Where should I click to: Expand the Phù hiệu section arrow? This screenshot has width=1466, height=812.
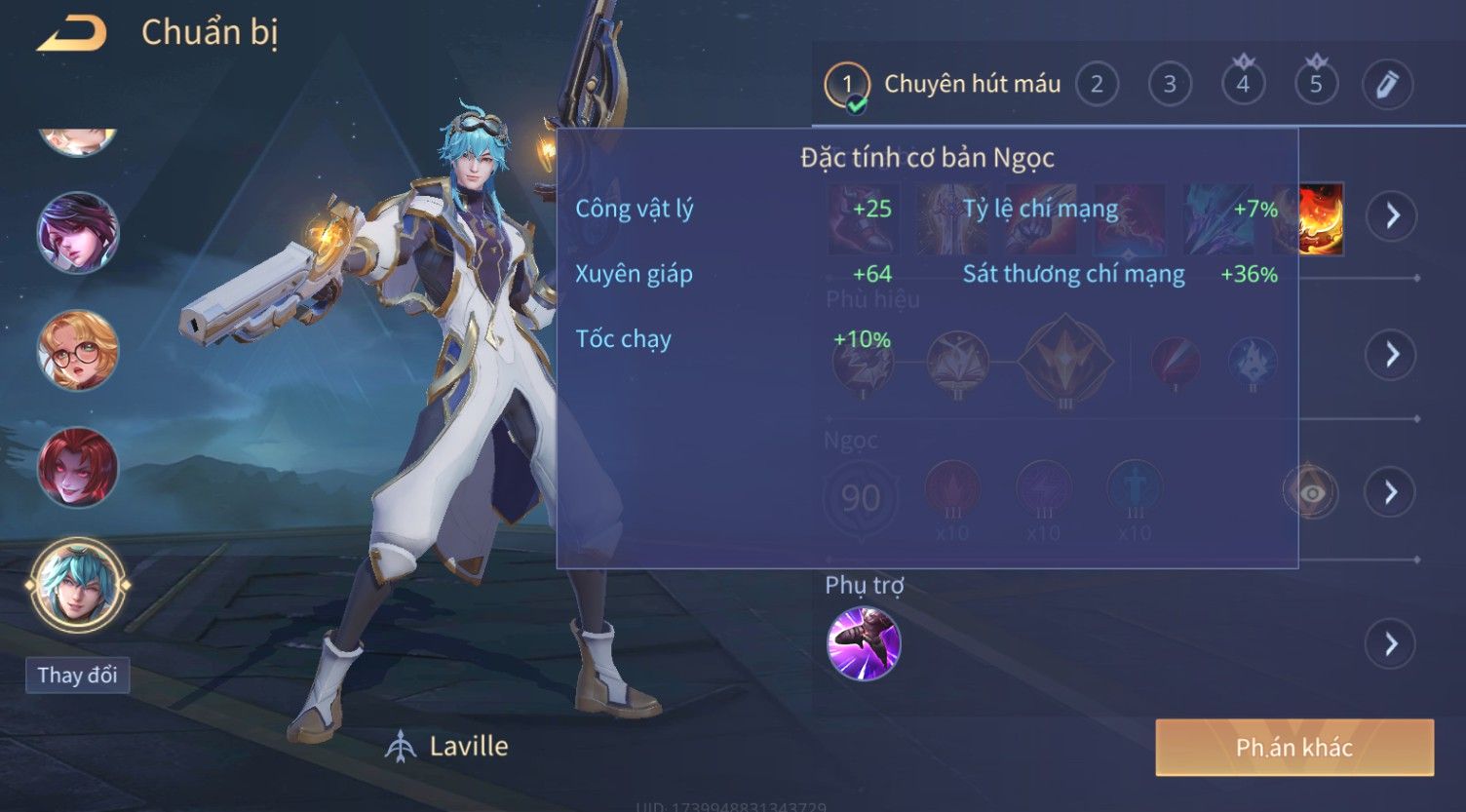pos(1391,354)
